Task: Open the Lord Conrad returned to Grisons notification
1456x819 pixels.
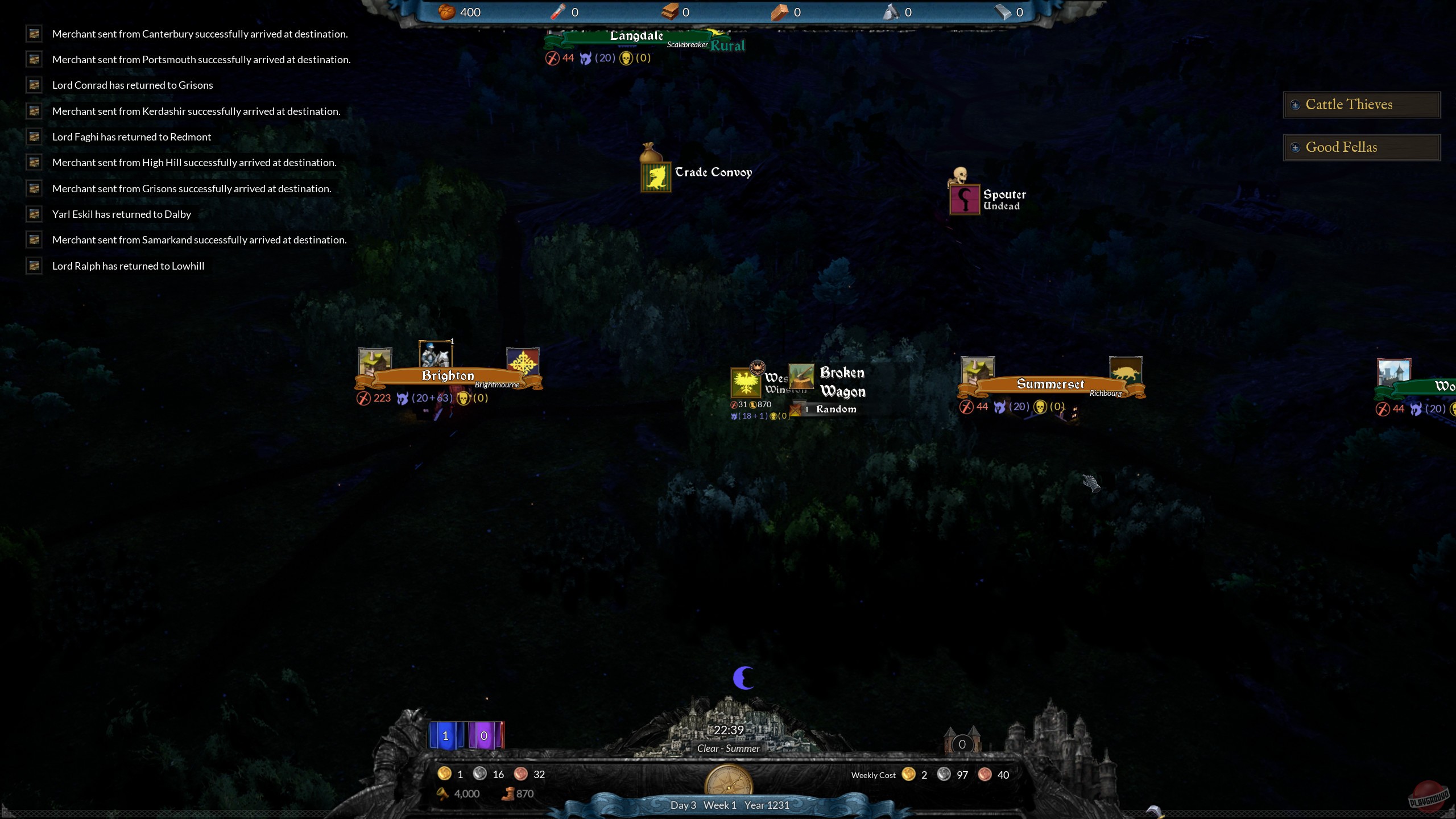Action: 133,85
